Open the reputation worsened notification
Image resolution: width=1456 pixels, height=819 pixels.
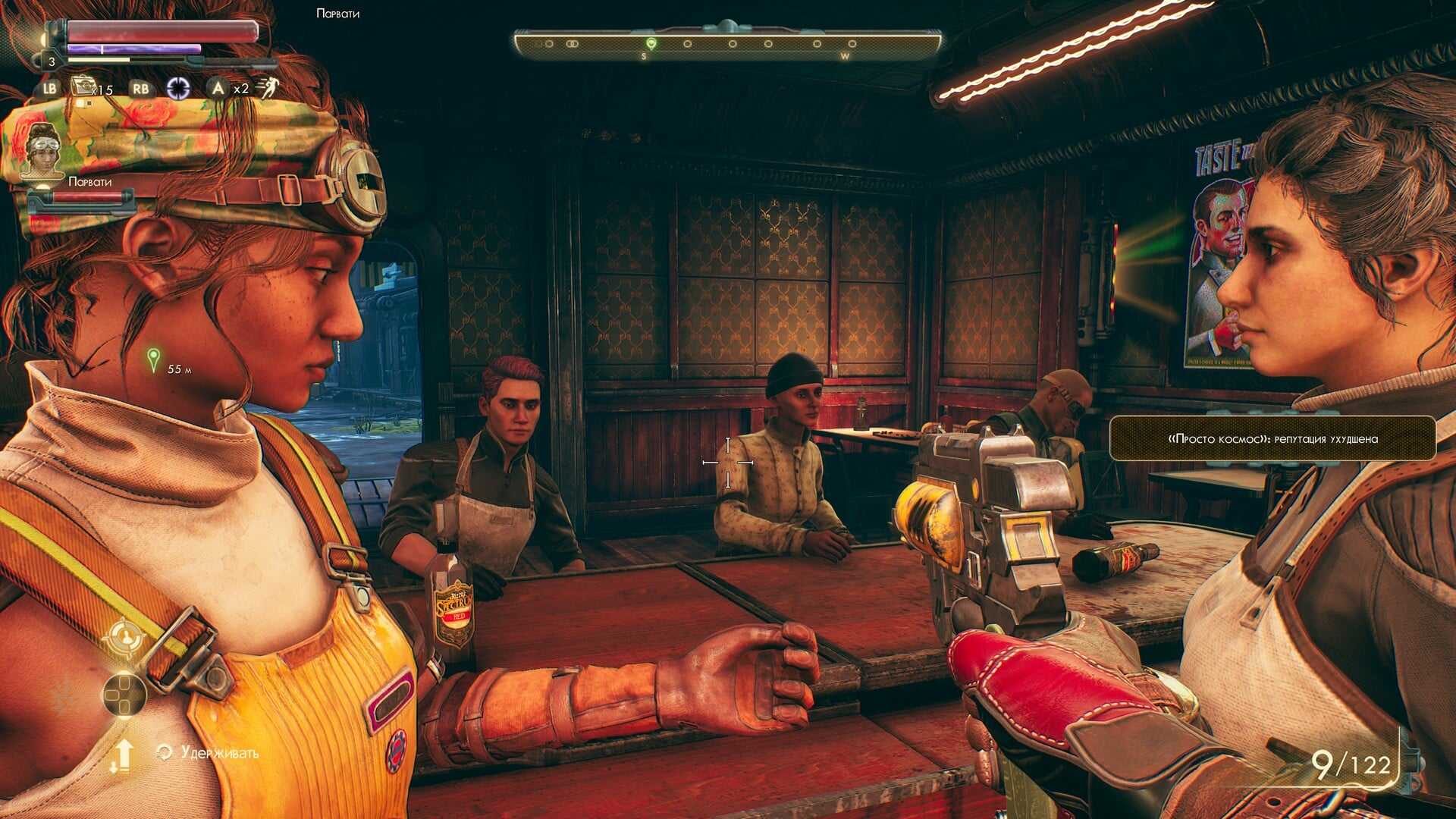(1272, 438)
